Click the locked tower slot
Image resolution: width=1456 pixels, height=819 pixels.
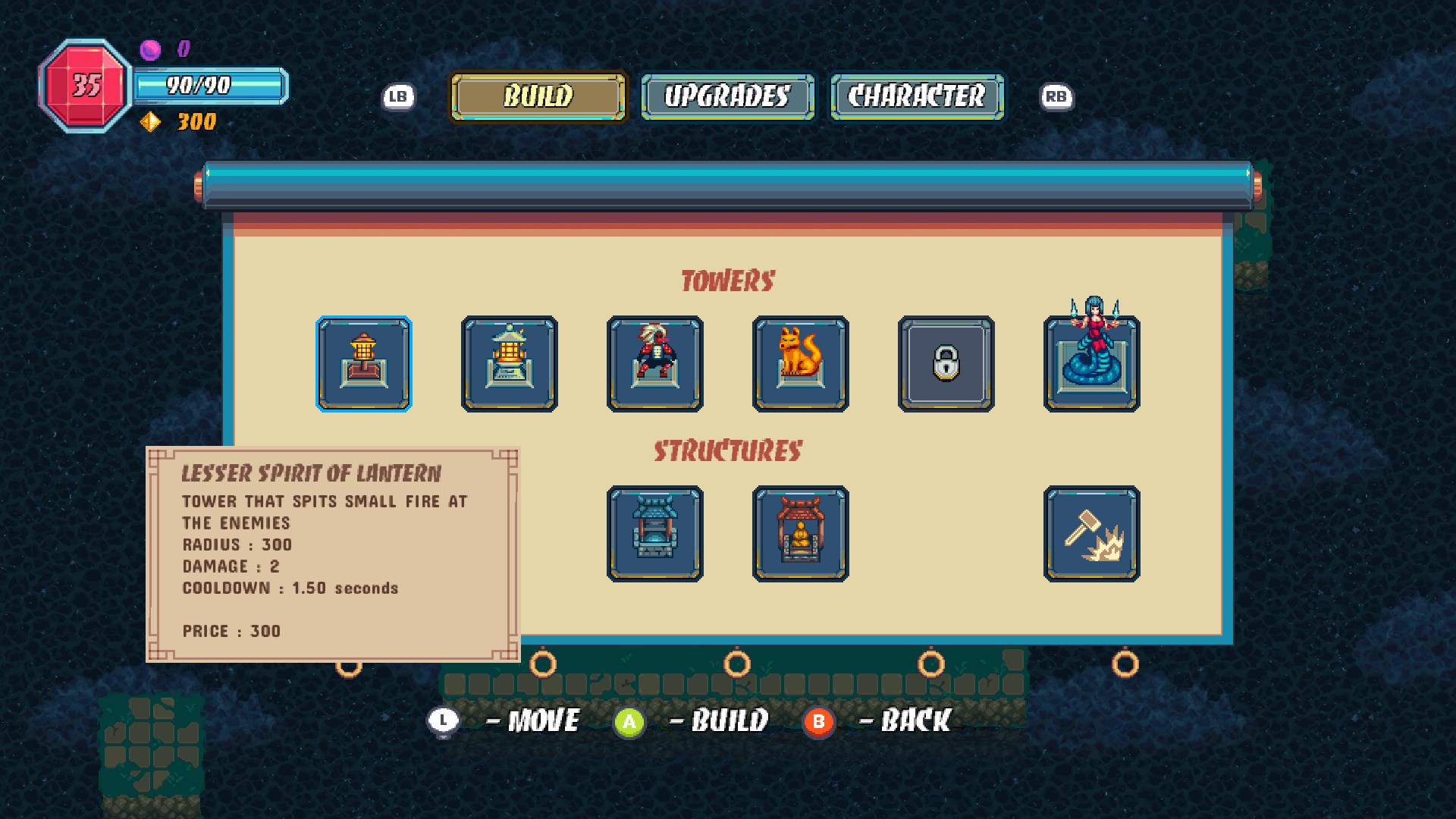946,363
